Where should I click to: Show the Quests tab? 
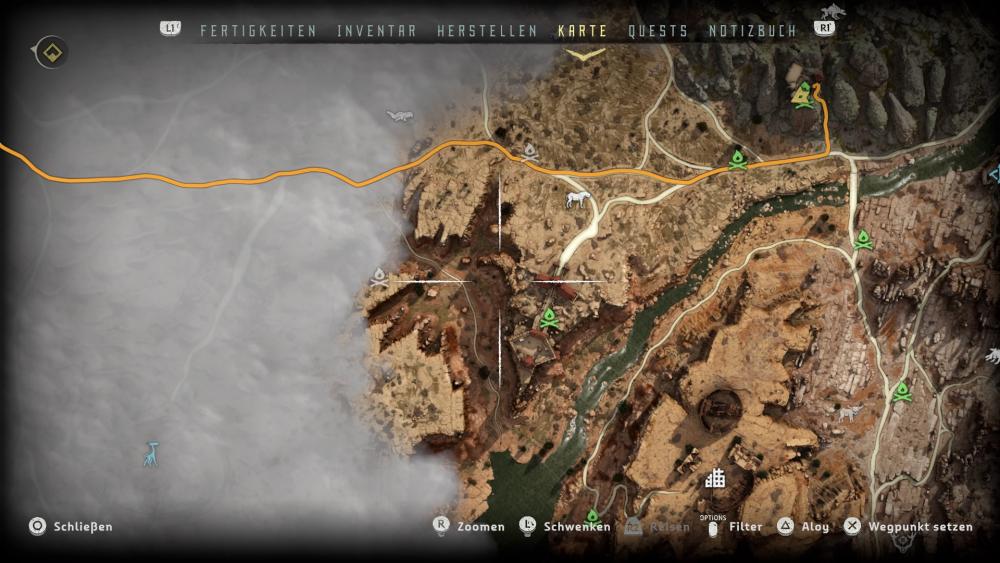(658, 31)
